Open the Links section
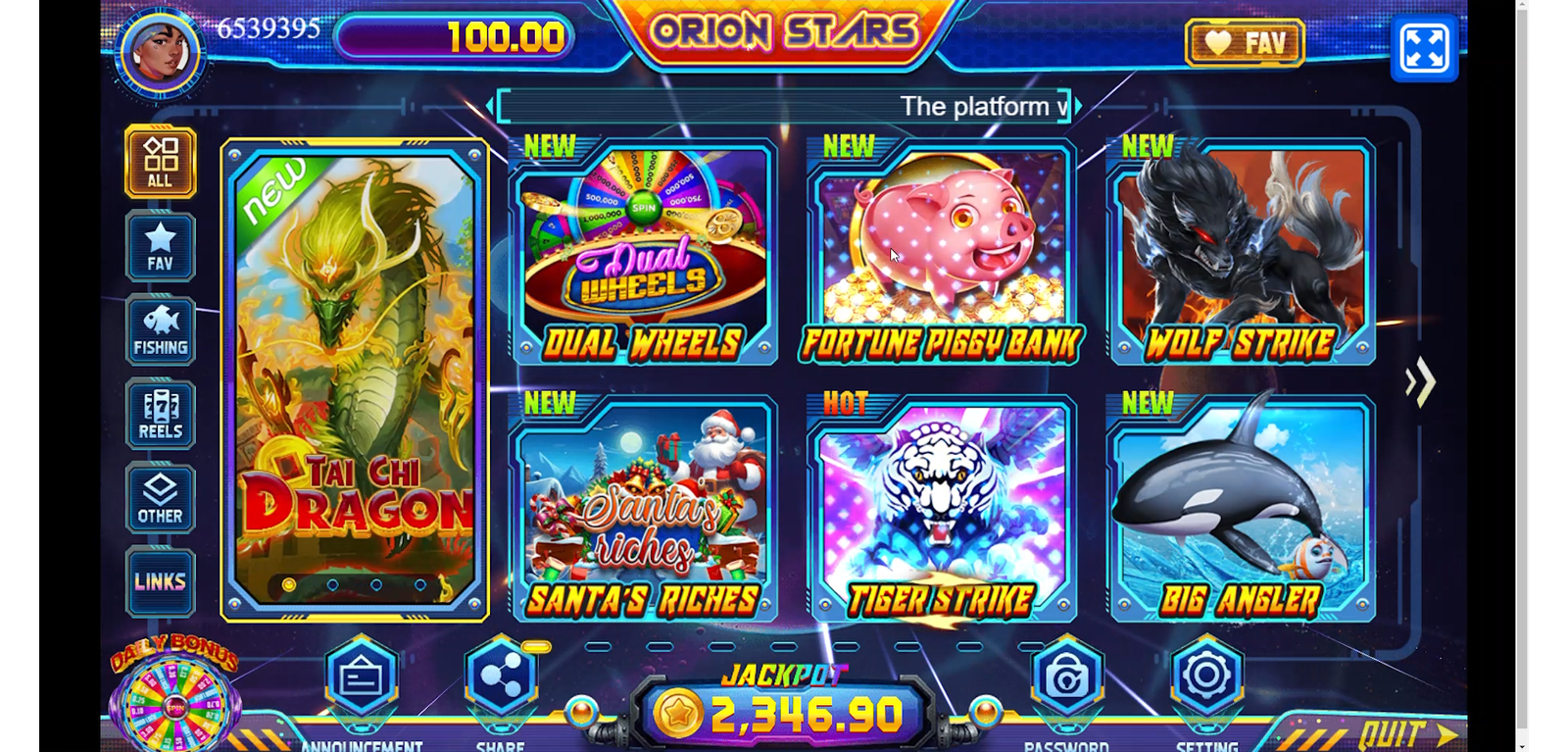This screenshot has width=1568, height=752. [160, 581]
